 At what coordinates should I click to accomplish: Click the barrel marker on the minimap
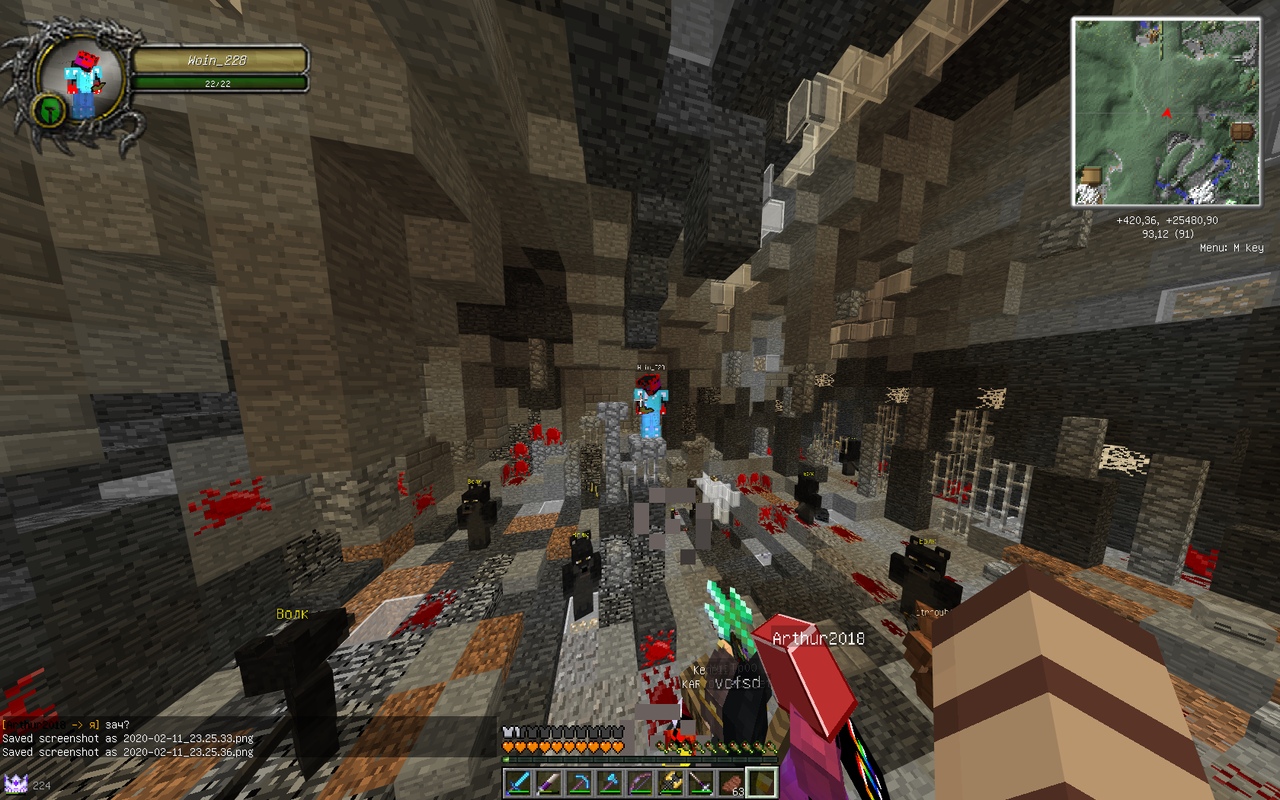1242,132
